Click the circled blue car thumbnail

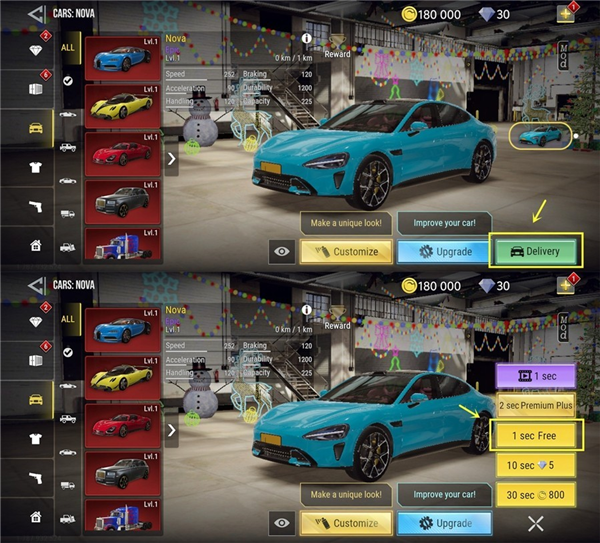click(540, 136)
